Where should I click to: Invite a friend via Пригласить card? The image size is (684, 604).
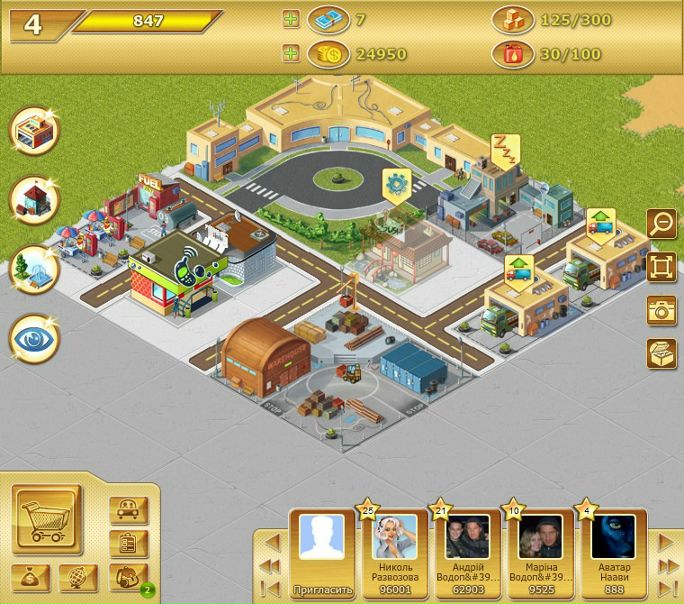coord(322,552)
